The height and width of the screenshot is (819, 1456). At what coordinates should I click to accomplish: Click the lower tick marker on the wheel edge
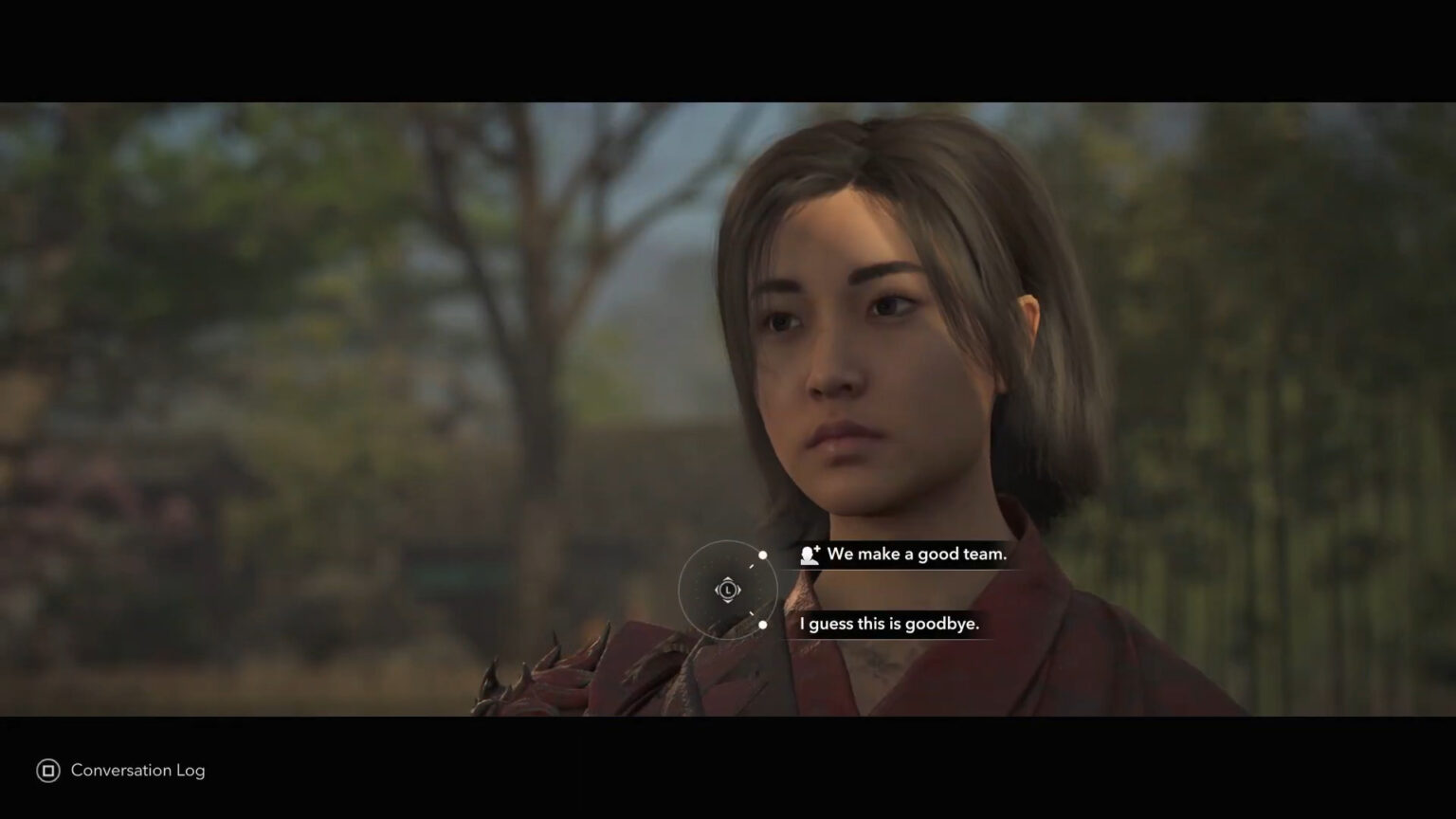752,612
